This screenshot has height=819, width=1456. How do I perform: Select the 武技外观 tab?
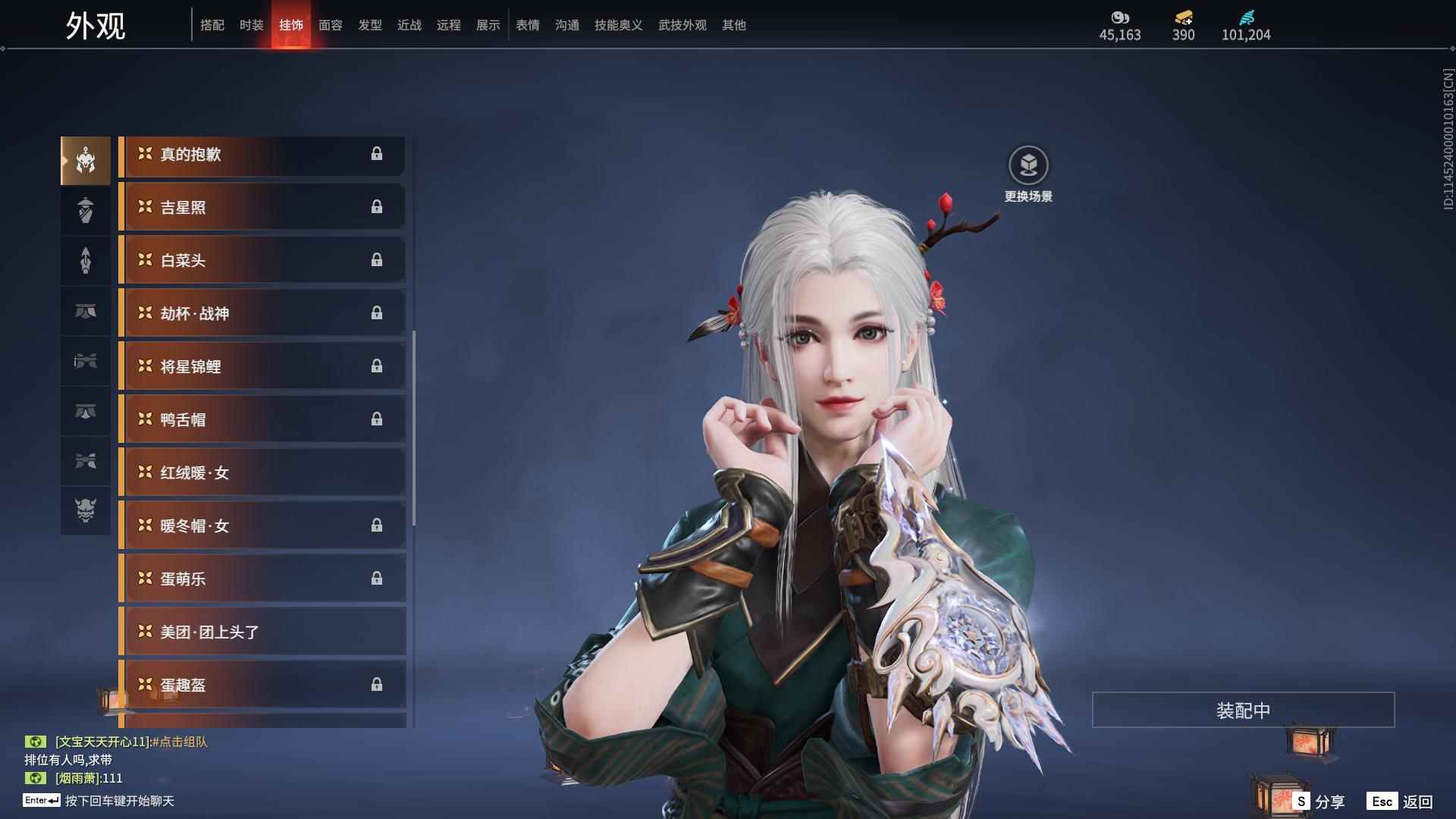[x=682, y=25]
